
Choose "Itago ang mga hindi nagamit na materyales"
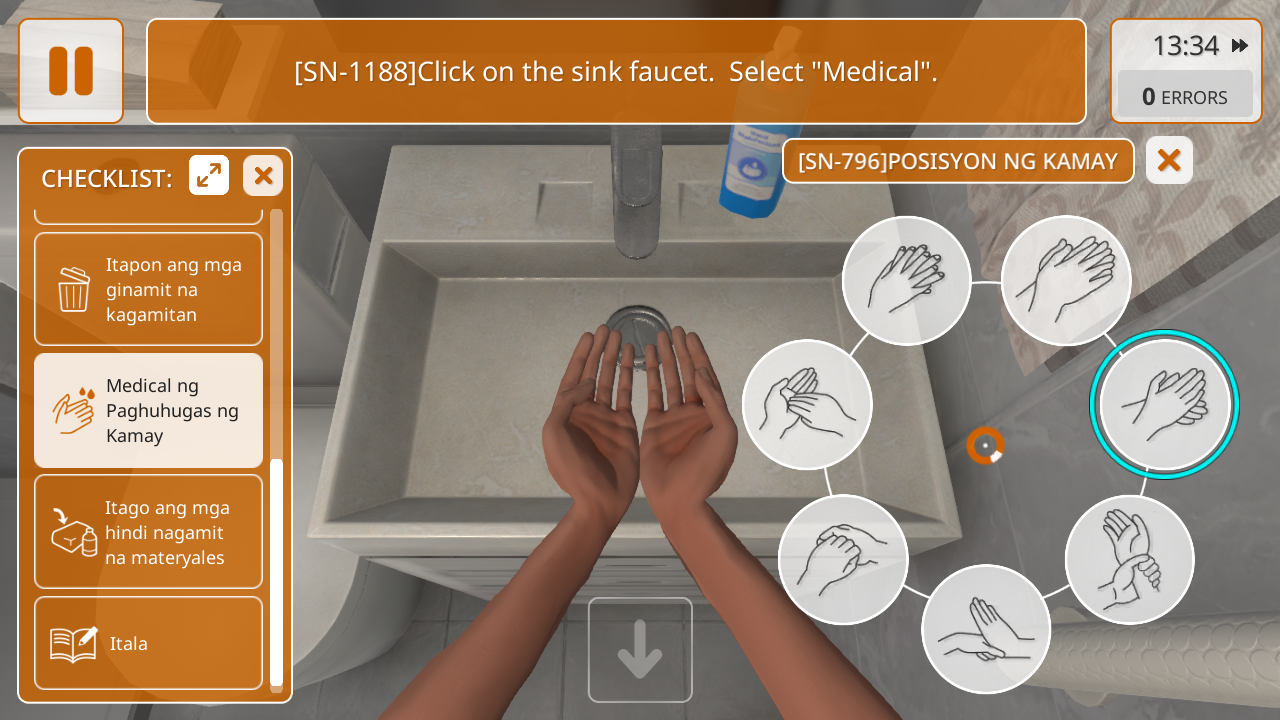[148, 532]
